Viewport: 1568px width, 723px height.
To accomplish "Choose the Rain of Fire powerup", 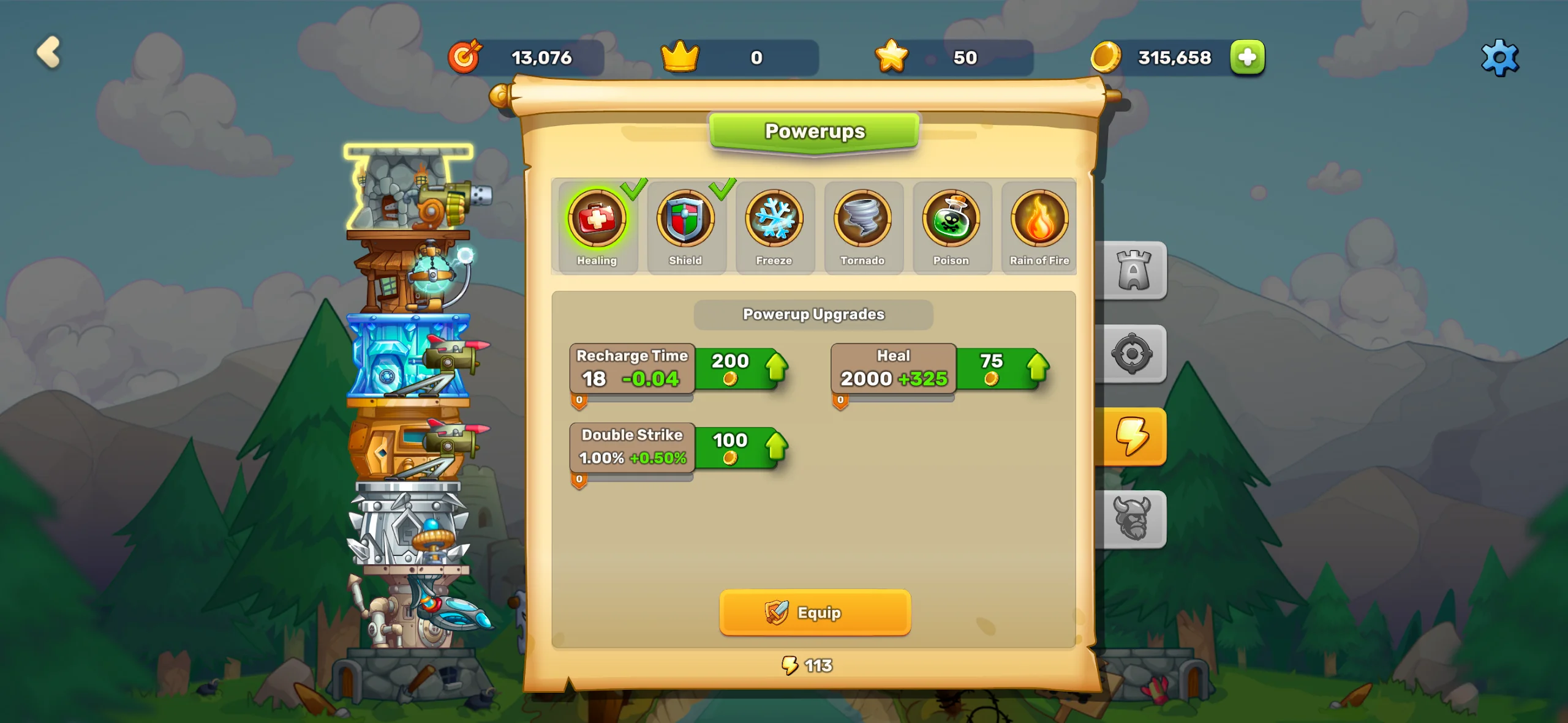I will click(1039, 225).
